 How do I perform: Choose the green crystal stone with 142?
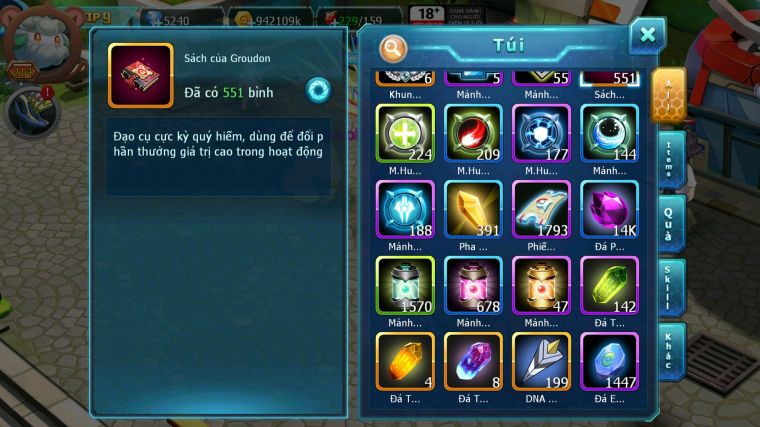pos(609,286)
